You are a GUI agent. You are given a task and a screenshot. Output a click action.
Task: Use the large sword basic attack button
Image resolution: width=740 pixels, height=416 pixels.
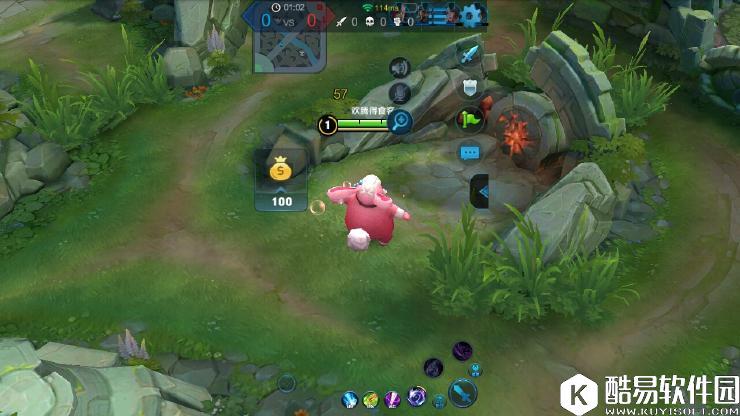pos(462,390)
